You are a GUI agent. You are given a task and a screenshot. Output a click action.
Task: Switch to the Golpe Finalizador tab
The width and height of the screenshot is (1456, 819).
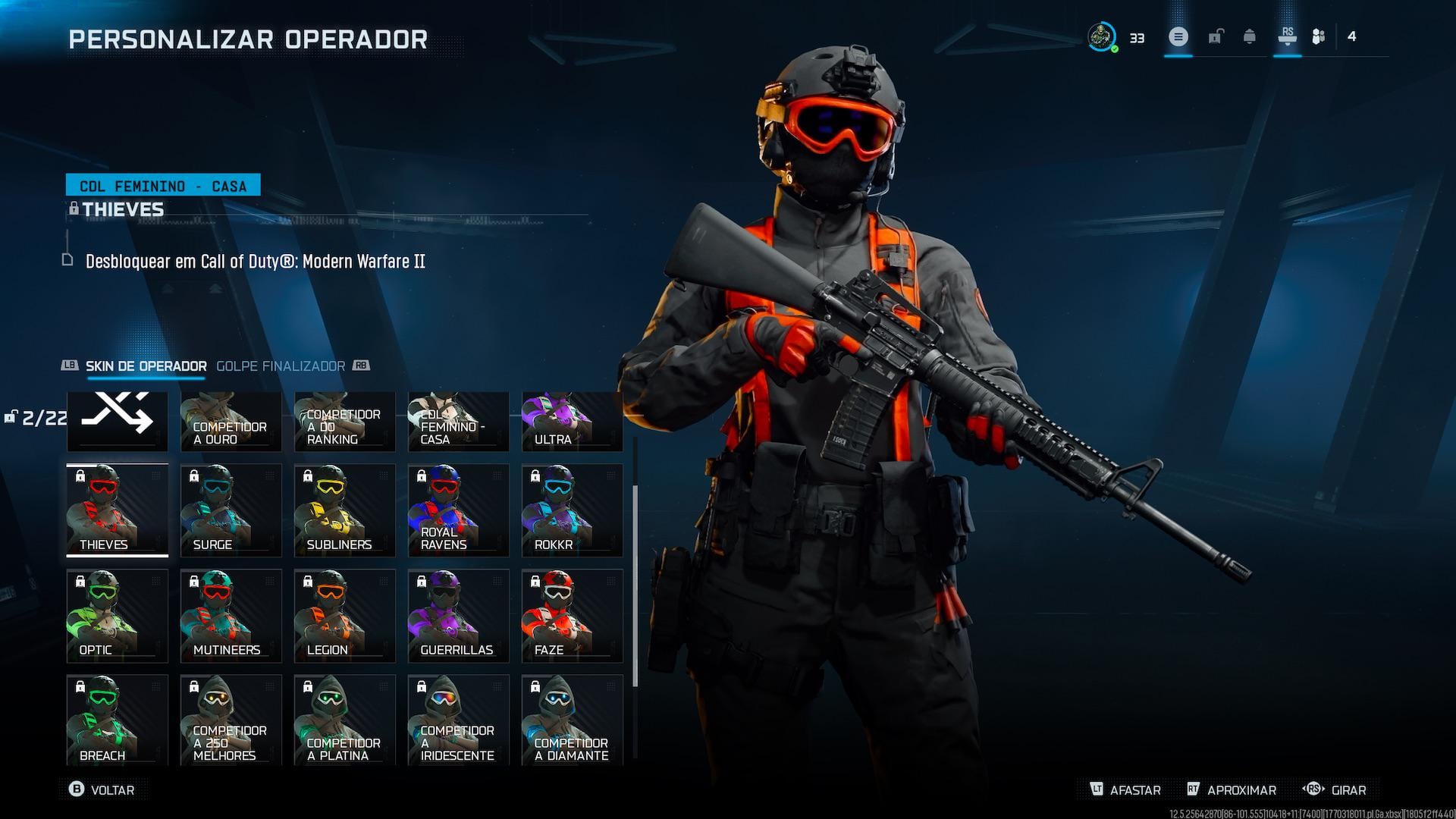click(281, 366)
